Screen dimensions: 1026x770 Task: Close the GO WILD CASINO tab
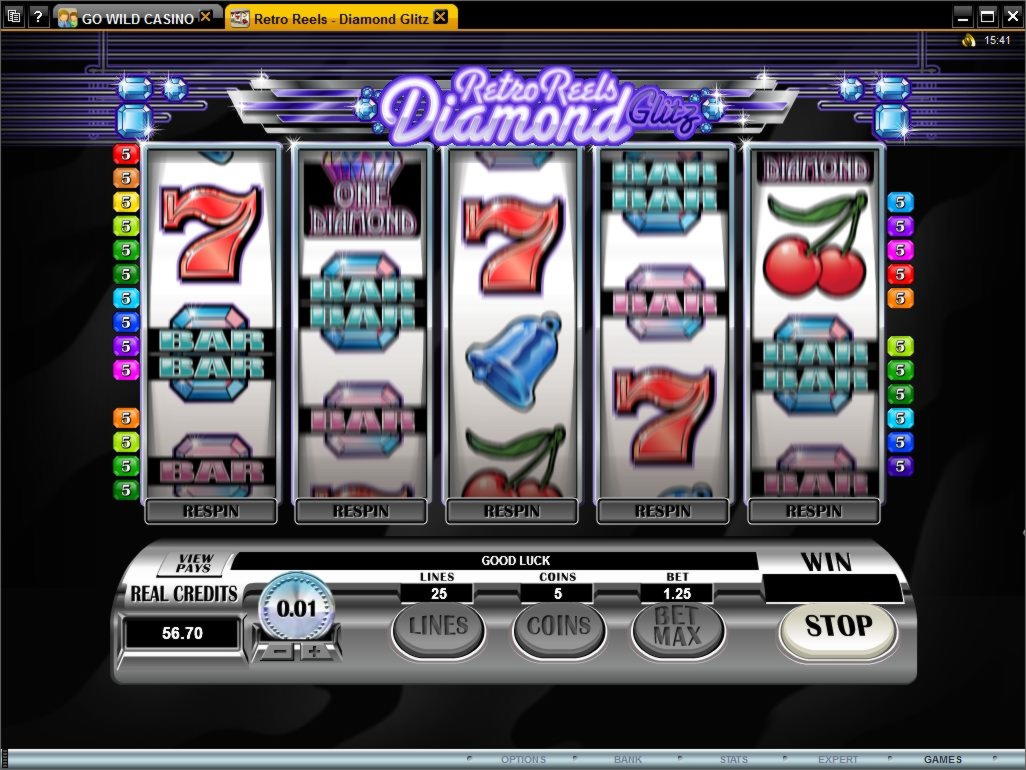[206, 17]
